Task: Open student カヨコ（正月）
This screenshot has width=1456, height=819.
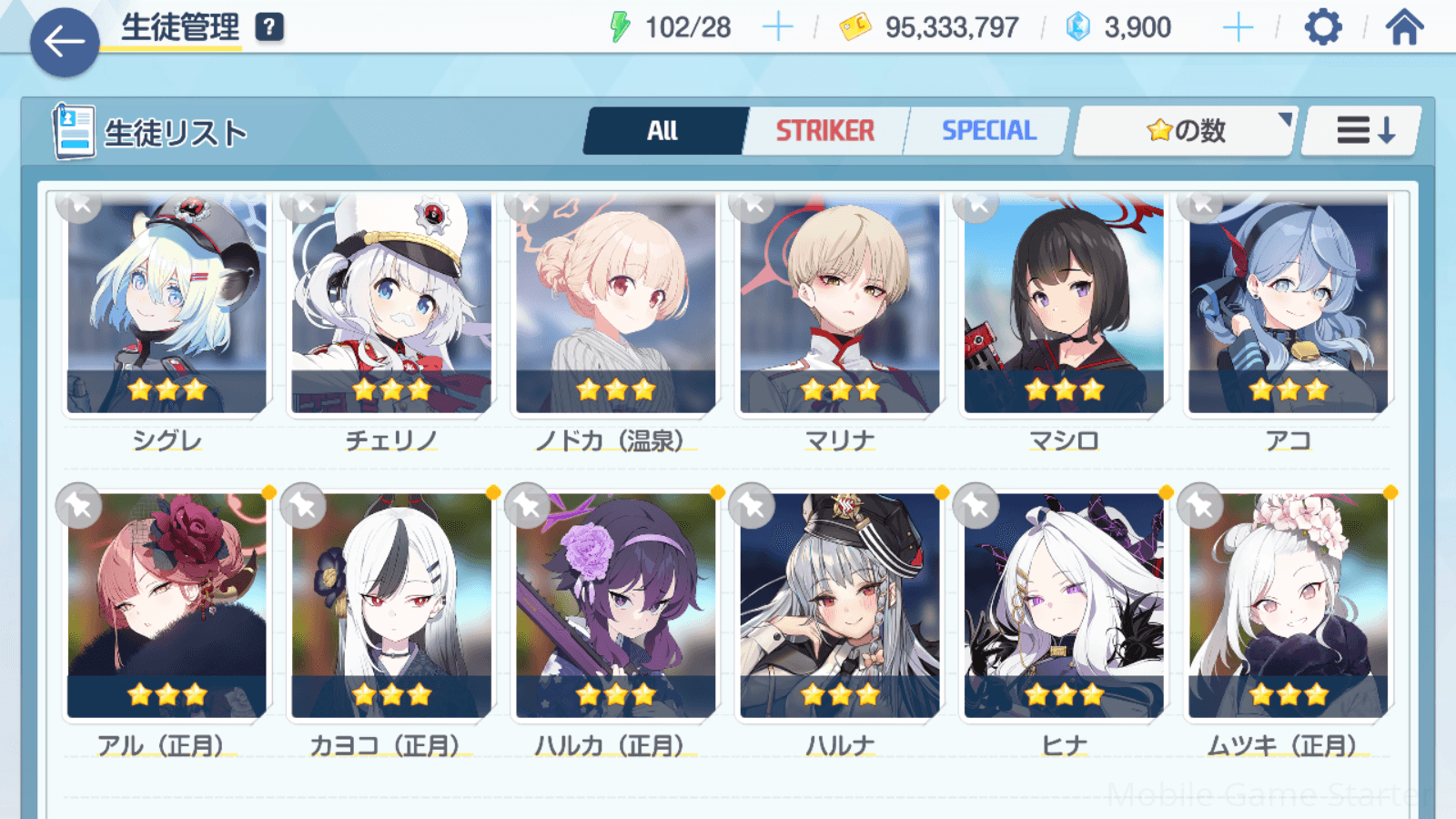Action: pyautogui.click(x=391, y=605)
